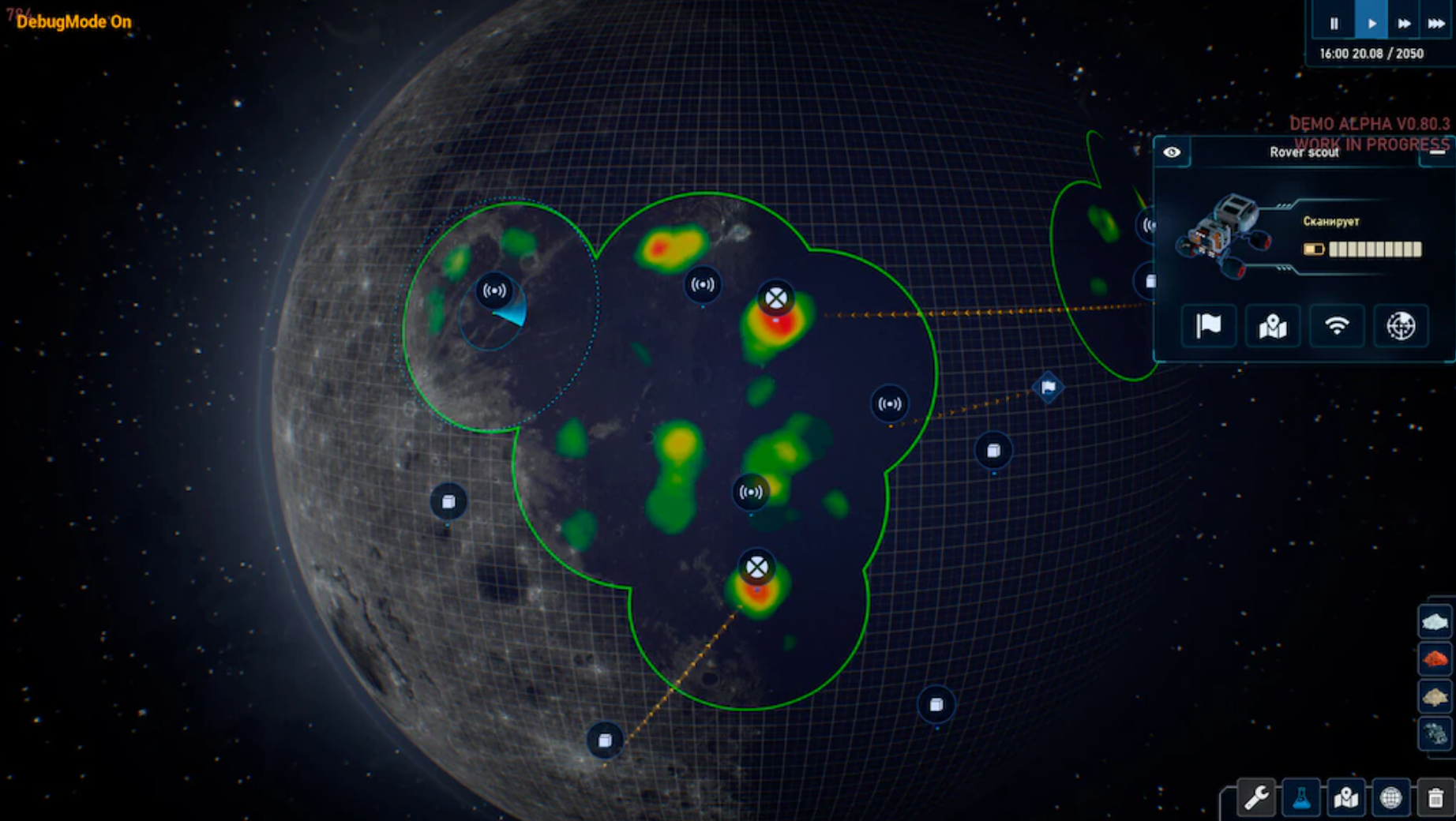Select the white ice resource filter
Viewport: 1456px width, 821px height.
(1435, 622)
